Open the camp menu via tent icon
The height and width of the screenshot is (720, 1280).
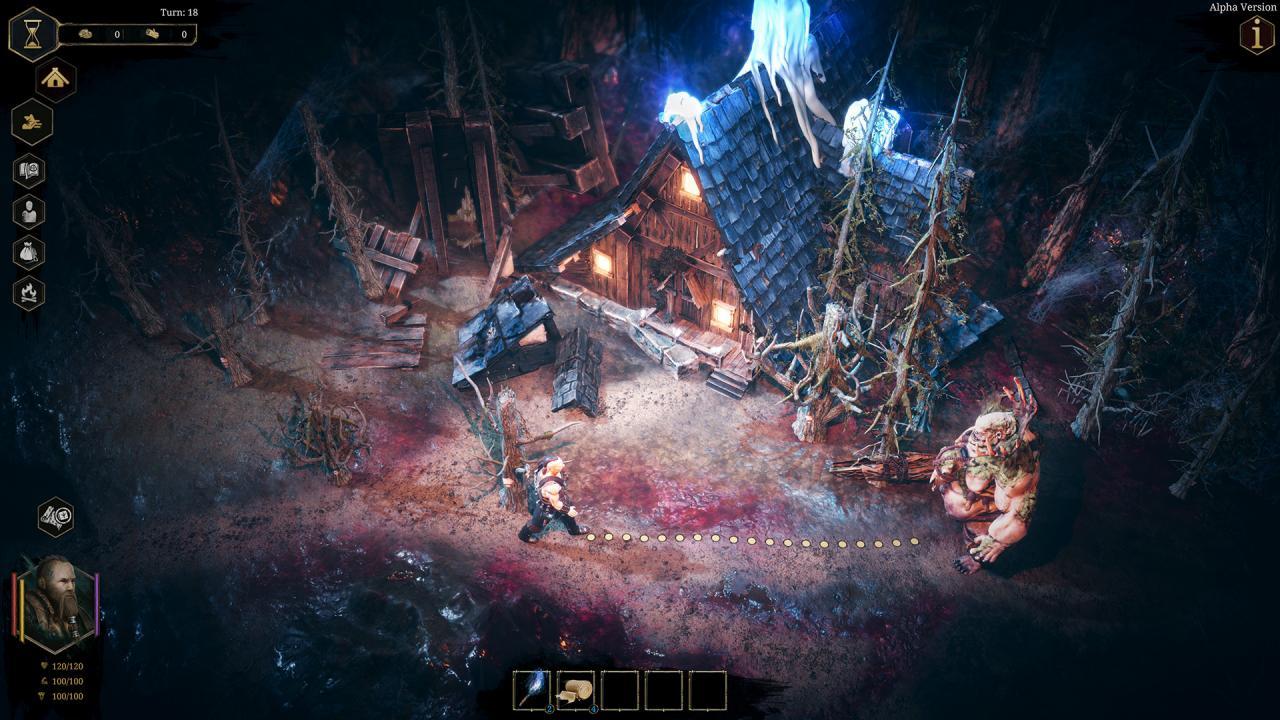coord(55,79)
